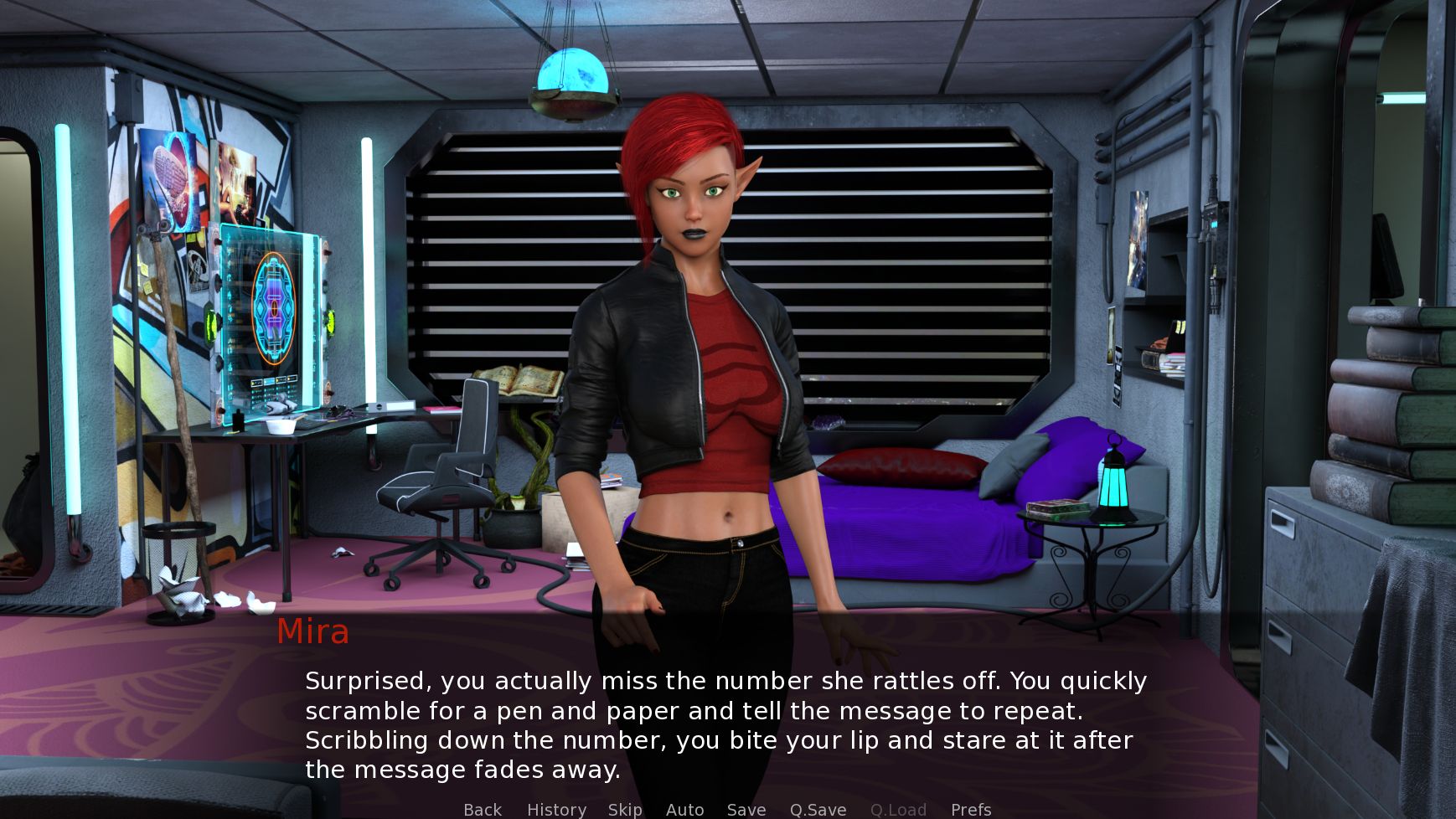1456x819 pixels.
Task: Open the Prefs settings menu
Action: tap(969, 809)
